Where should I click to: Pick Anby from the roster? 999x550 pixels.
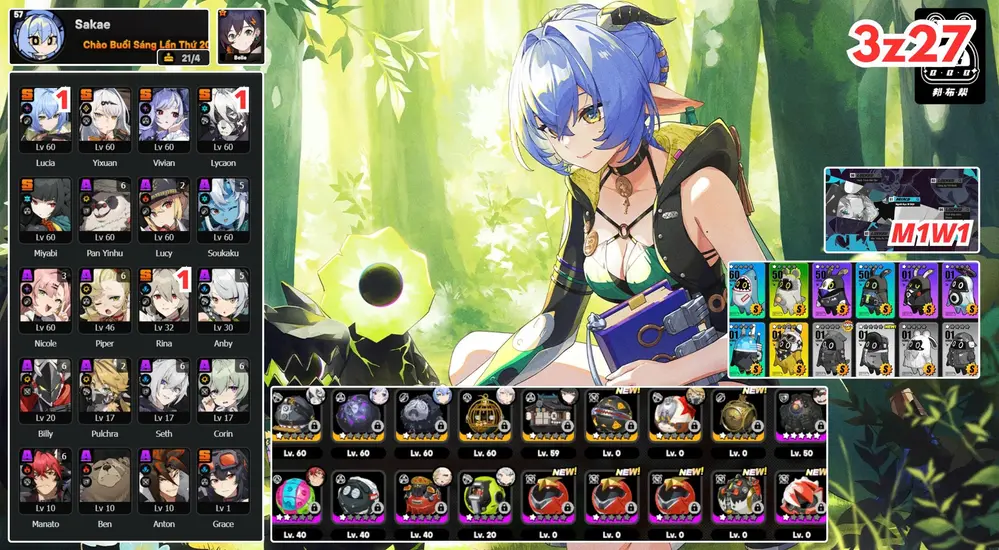pos(223,295)
